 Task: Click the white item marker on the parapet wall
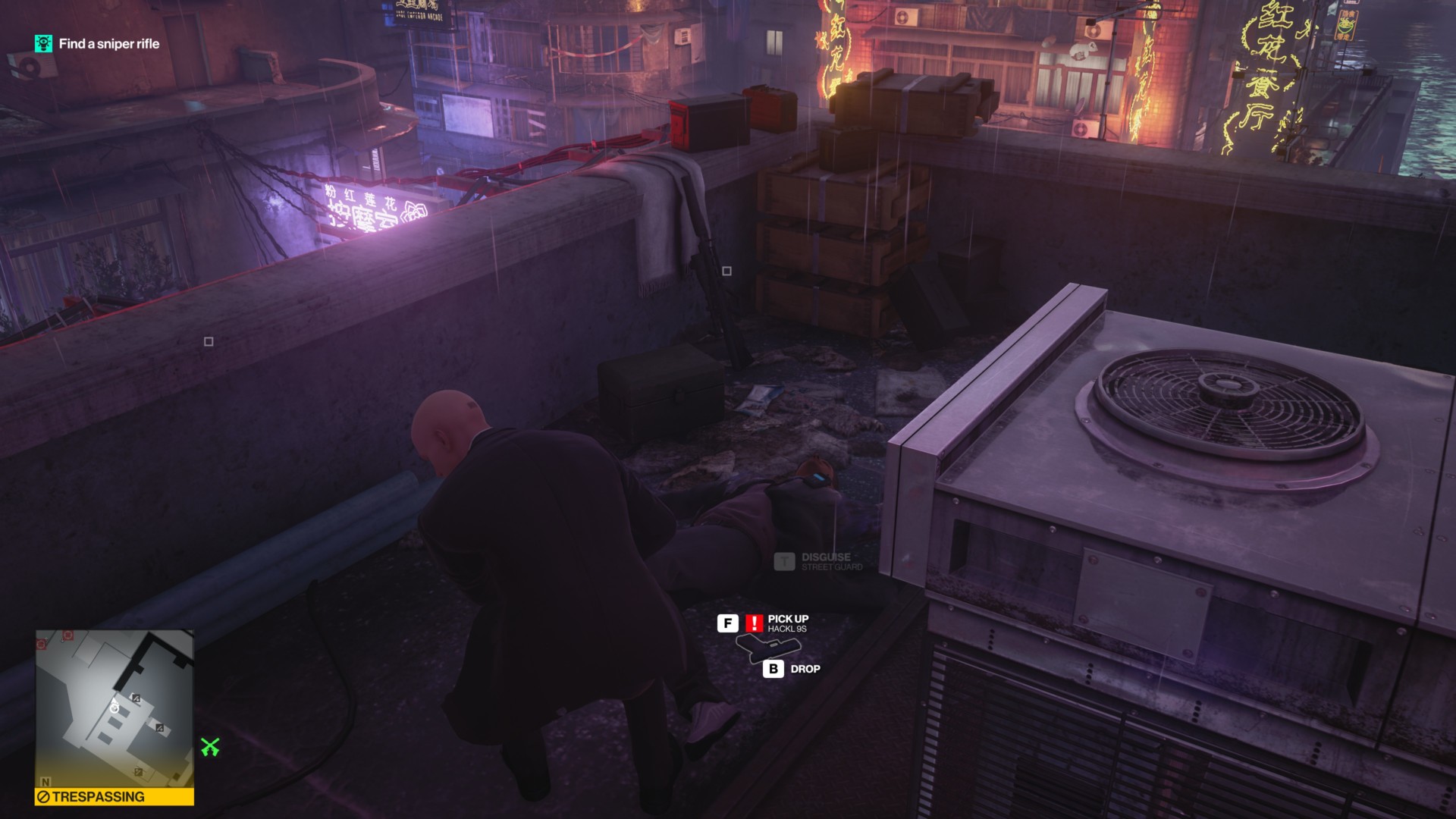pyautogui.click(x=210, y=343)
